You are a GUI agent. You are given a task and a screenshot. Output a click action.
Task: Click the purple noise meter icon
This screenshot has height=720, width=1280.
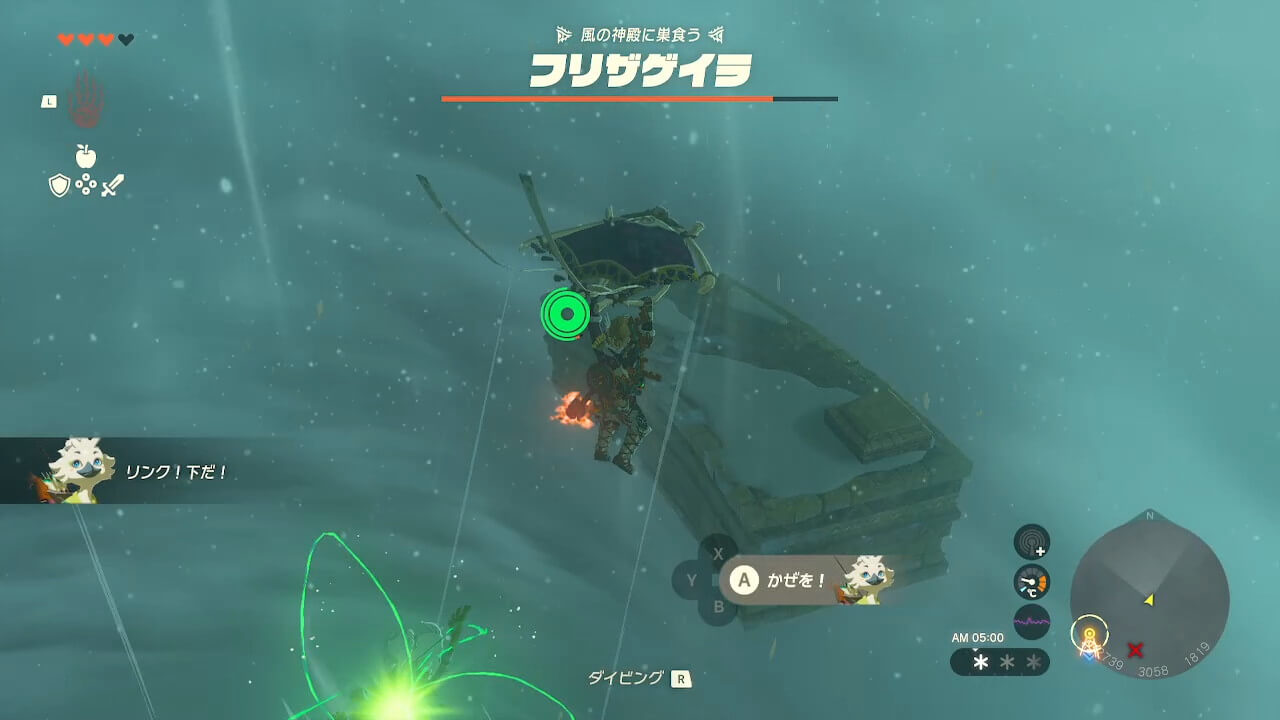1031,622
